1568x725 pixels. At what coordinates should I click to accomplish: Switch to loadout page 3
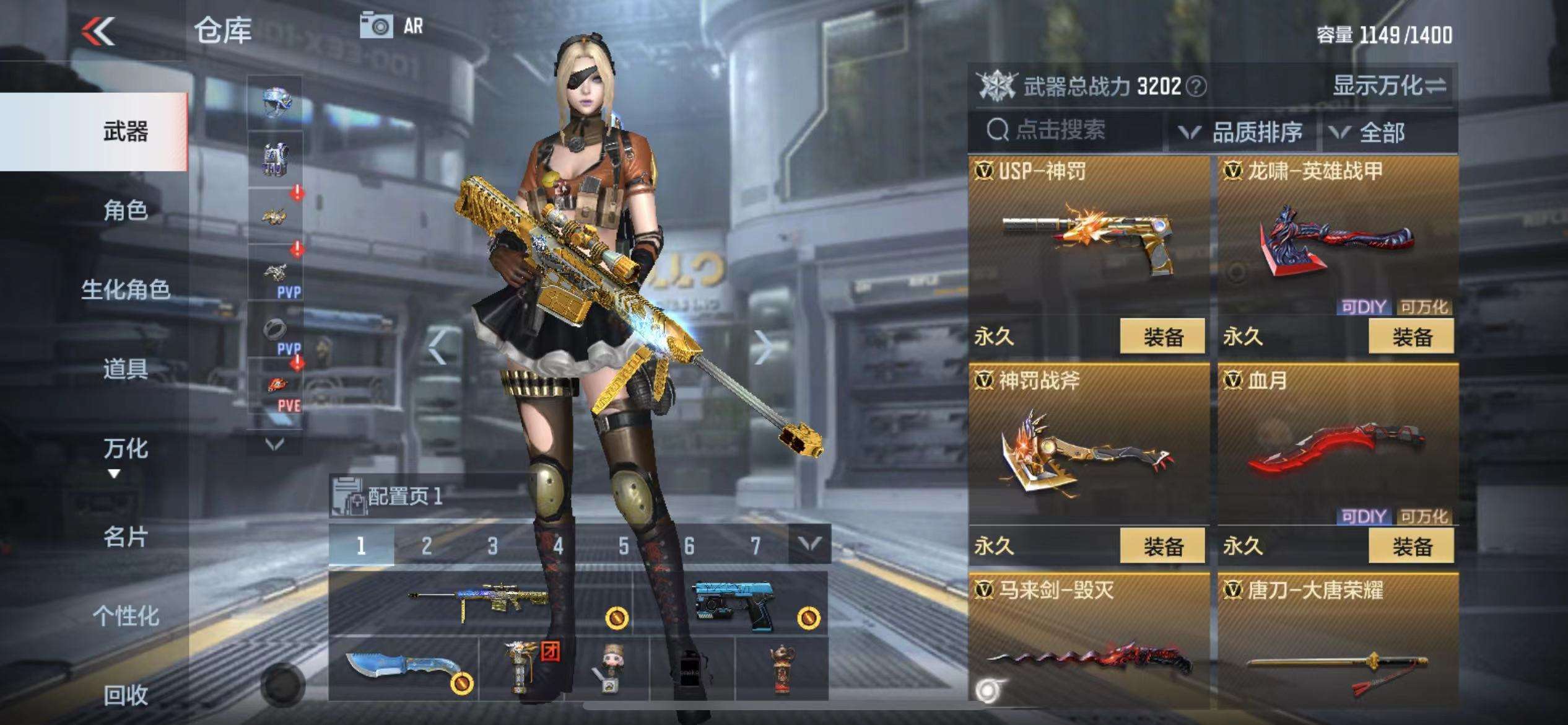pos(492,546)
